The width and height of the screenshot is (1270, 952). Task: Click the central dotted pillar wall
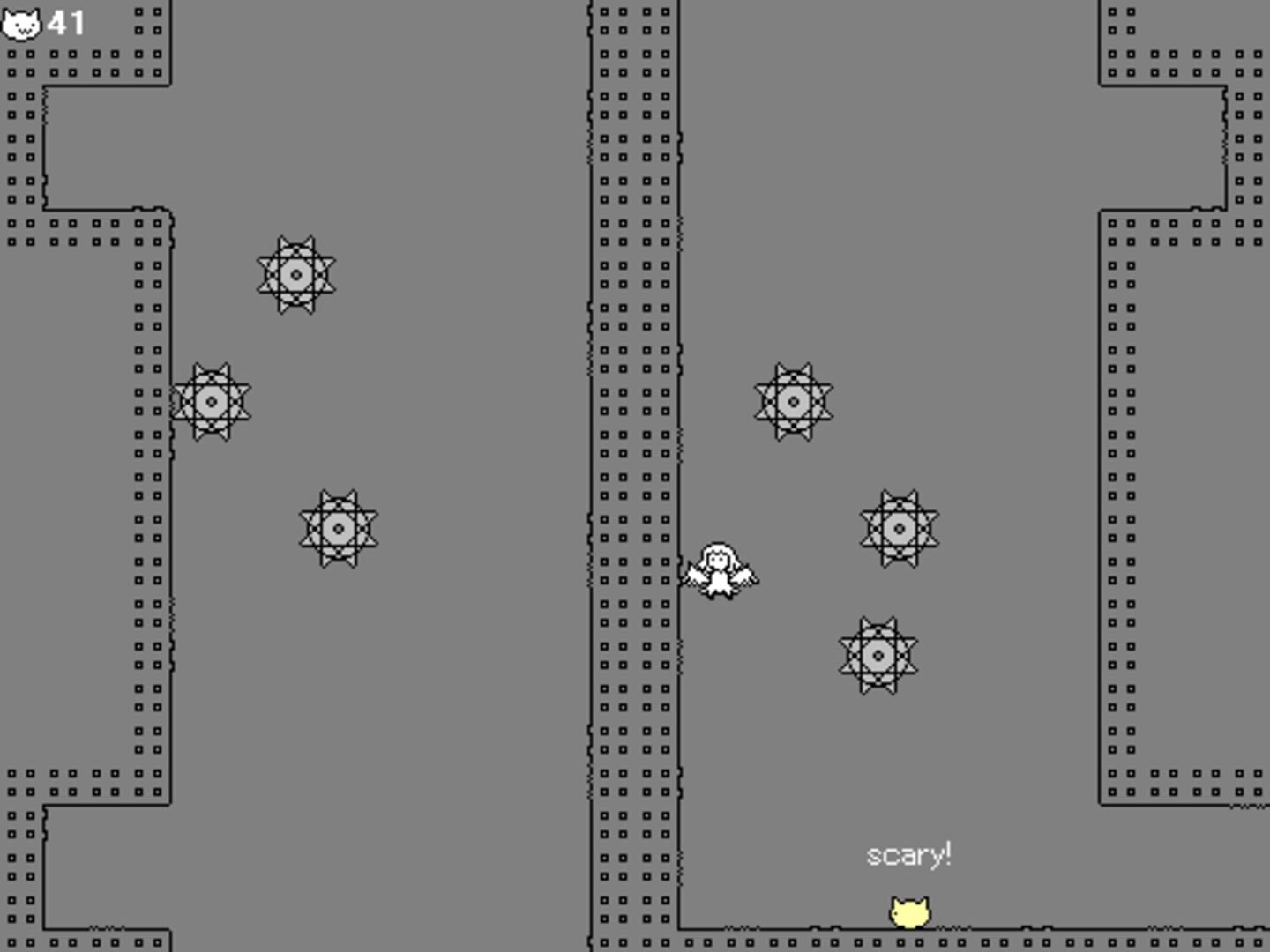[633, 441]
